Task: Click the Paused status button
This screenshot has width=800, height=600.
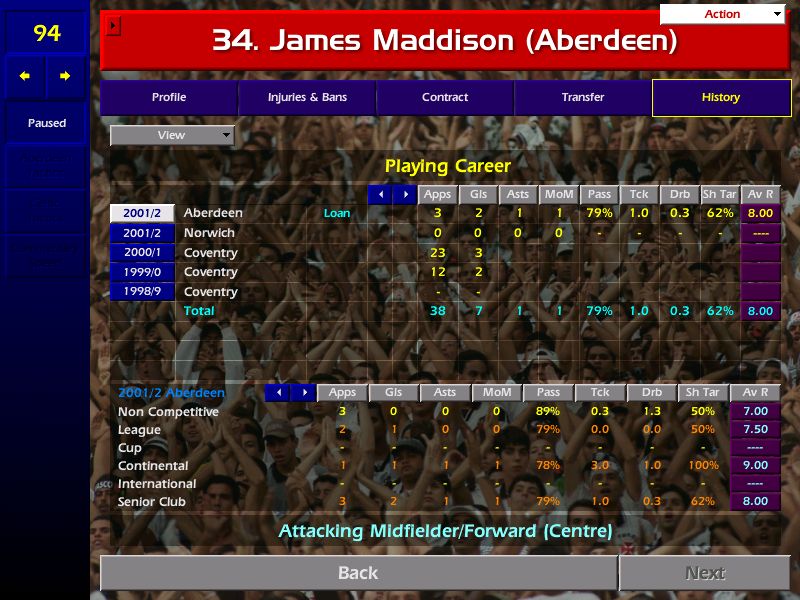Action: pyautogui.click(x=46, y=123)
